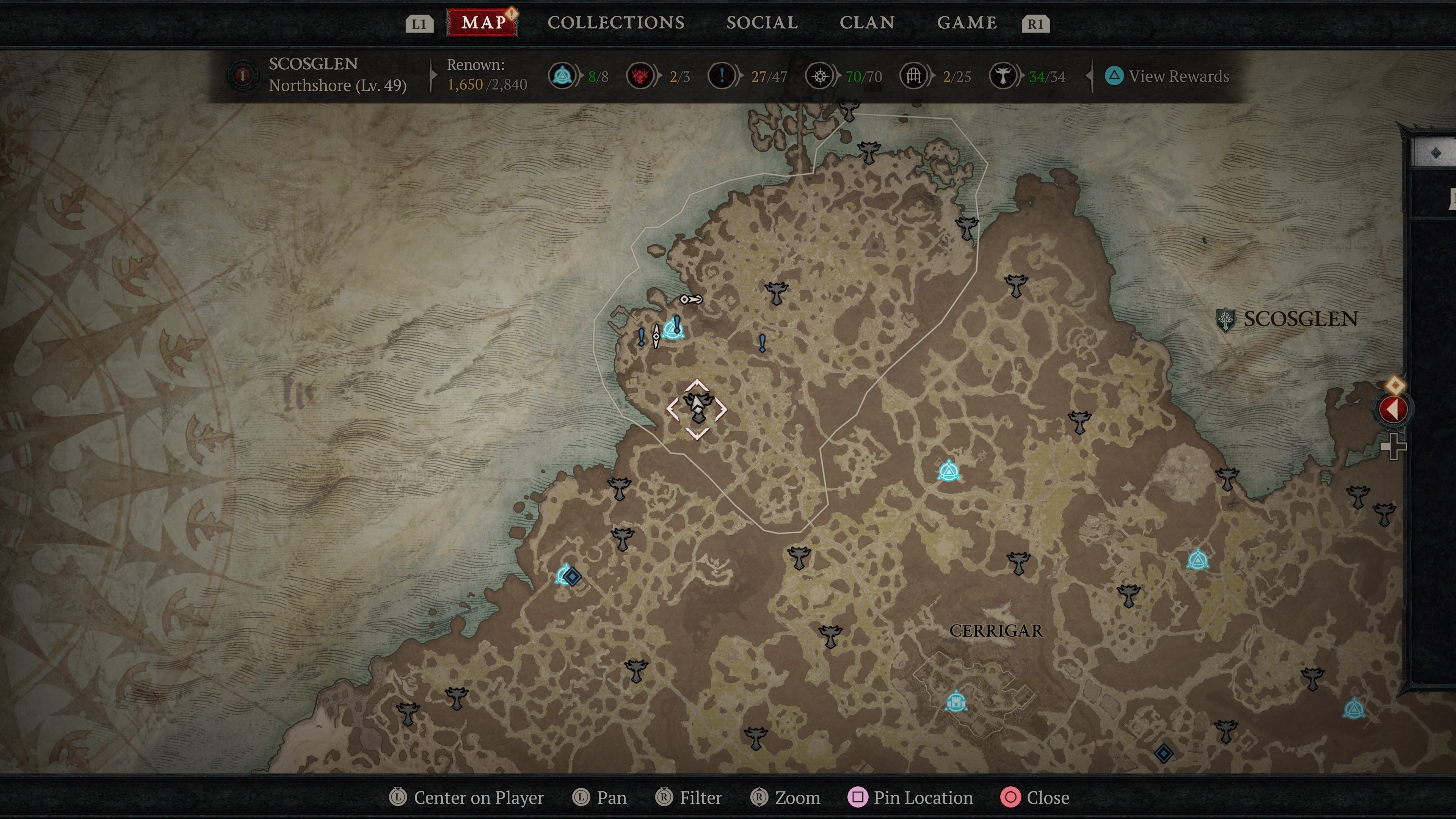Image resolution: width=1456 pixels, height=819 pixels.
Task: Click the side quests renown icon showing 27/47
Action: 722,76
